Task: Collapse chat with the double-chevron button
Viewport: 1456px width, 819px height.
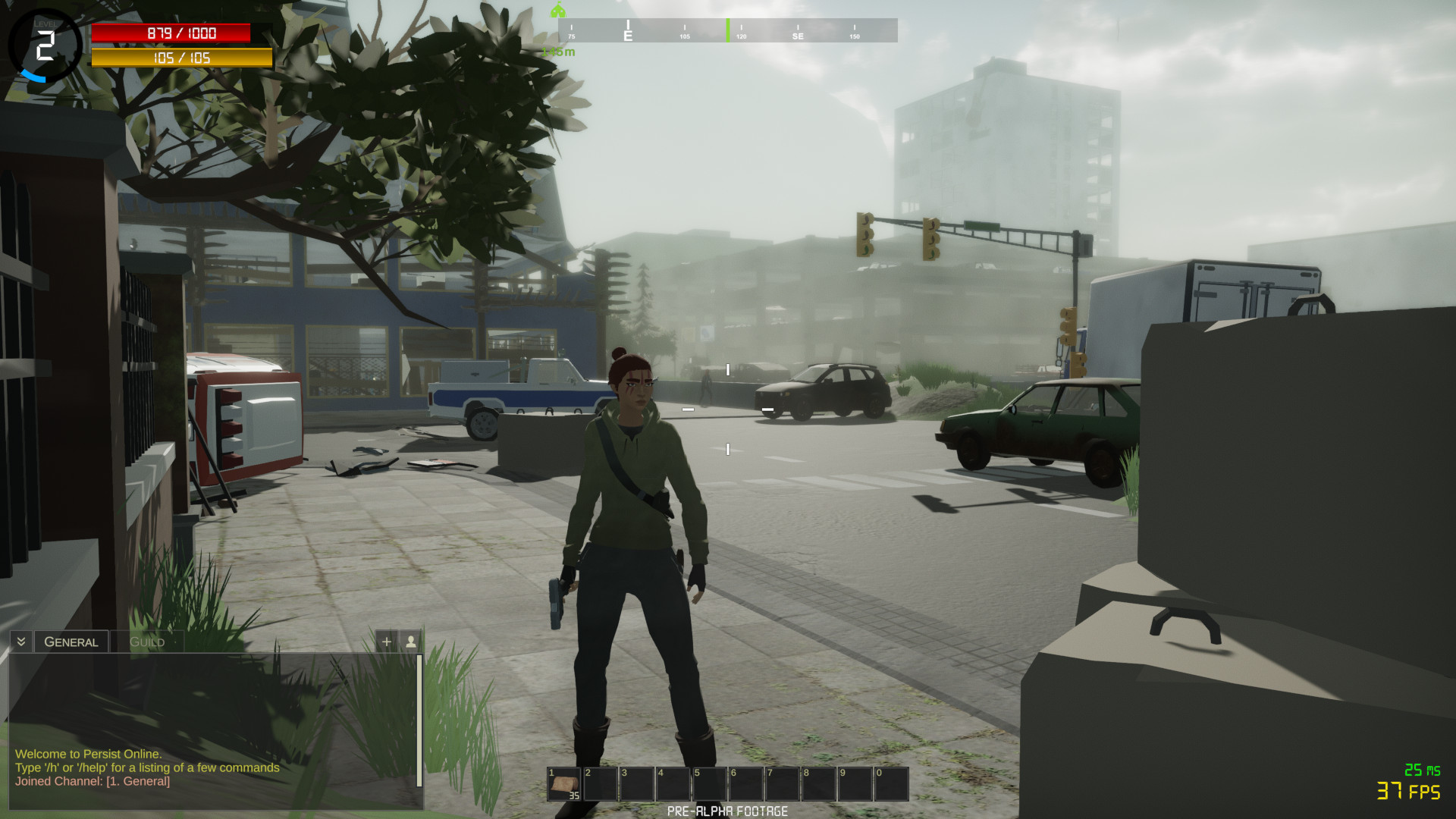Action: [x=21, y=642]
